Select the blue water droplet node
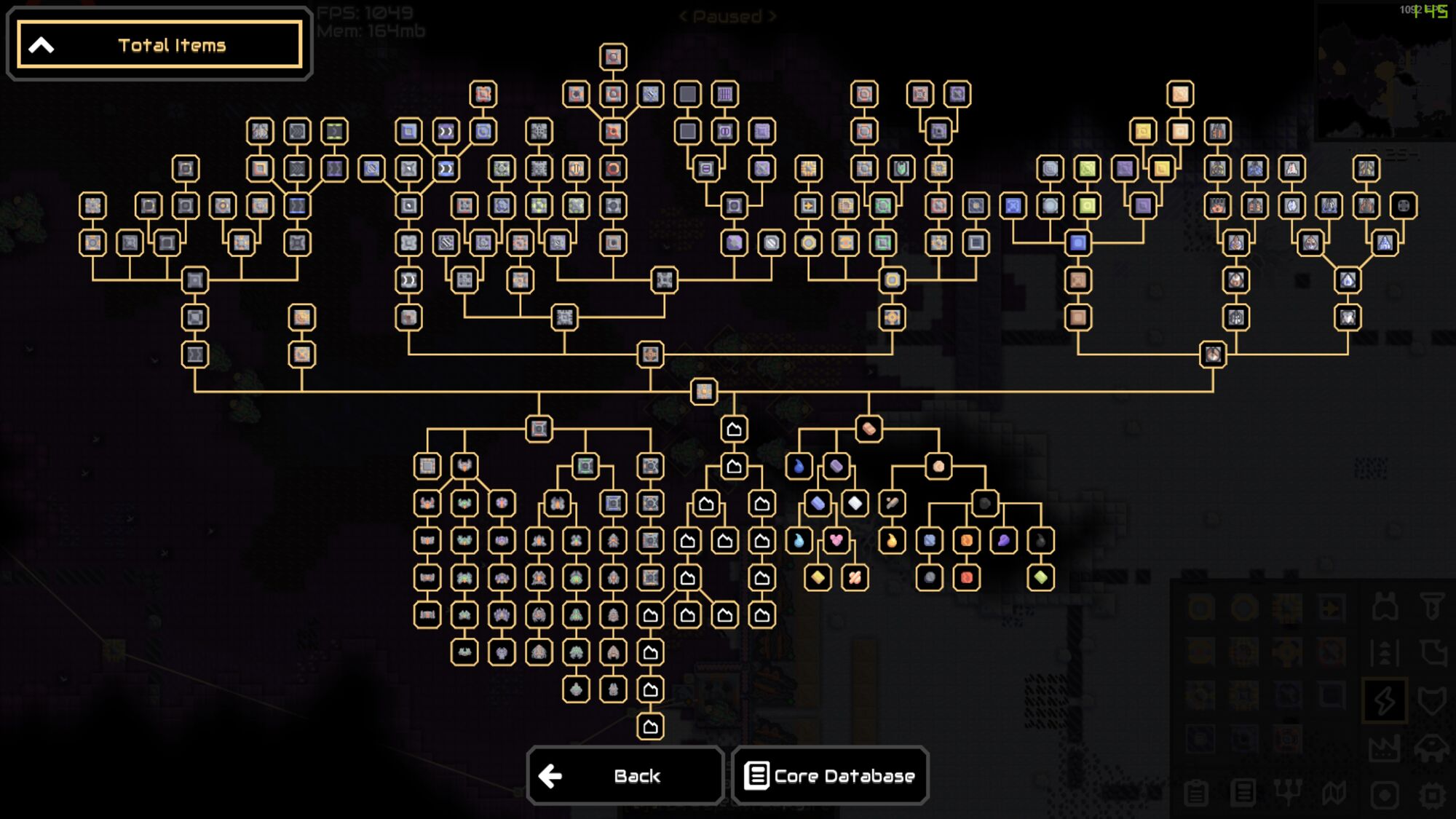 tap(799, 465)
